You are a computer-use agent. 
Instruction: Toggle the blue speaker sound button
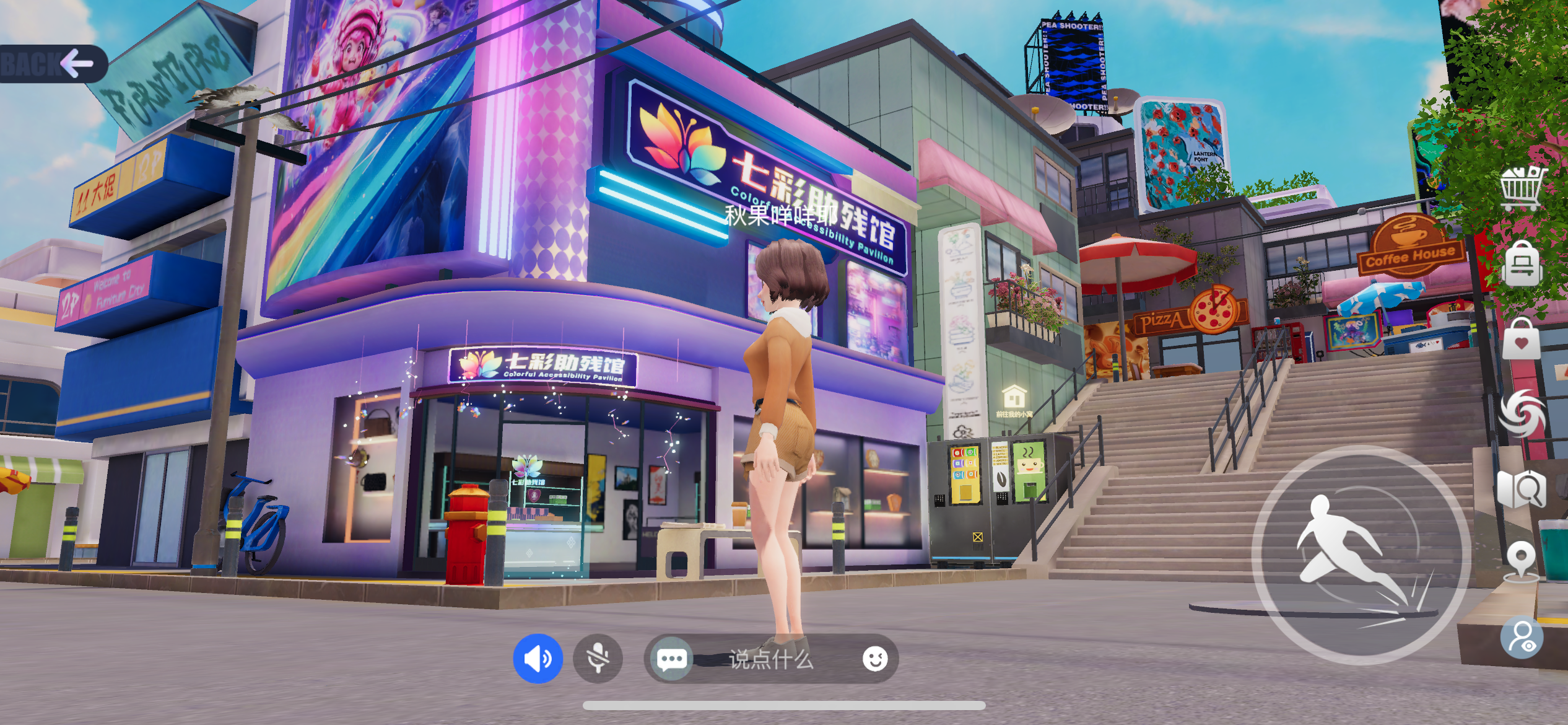click(538, 659)
